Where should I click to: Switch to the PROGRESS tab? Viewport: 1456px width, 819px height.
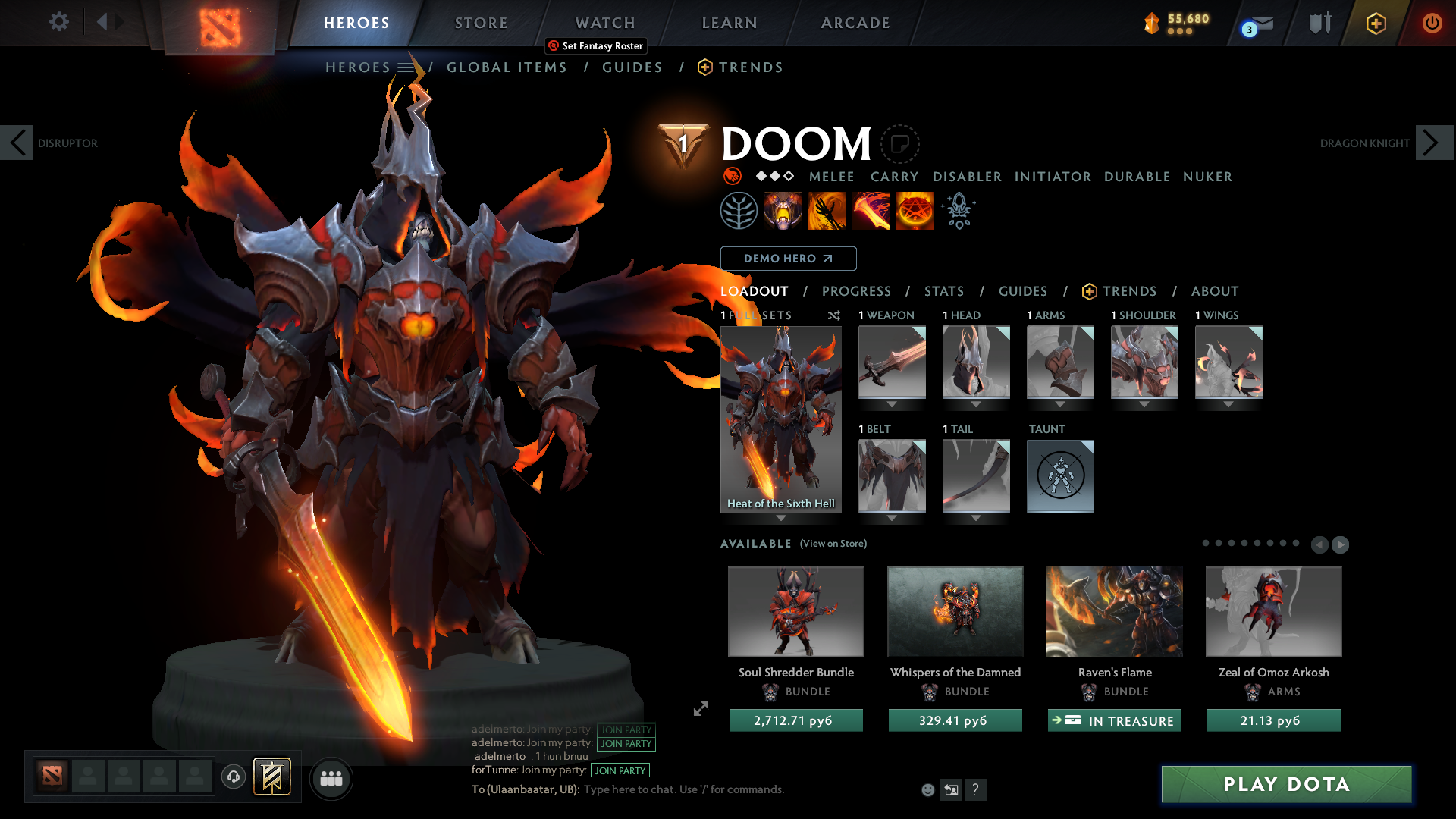(857, 291)
